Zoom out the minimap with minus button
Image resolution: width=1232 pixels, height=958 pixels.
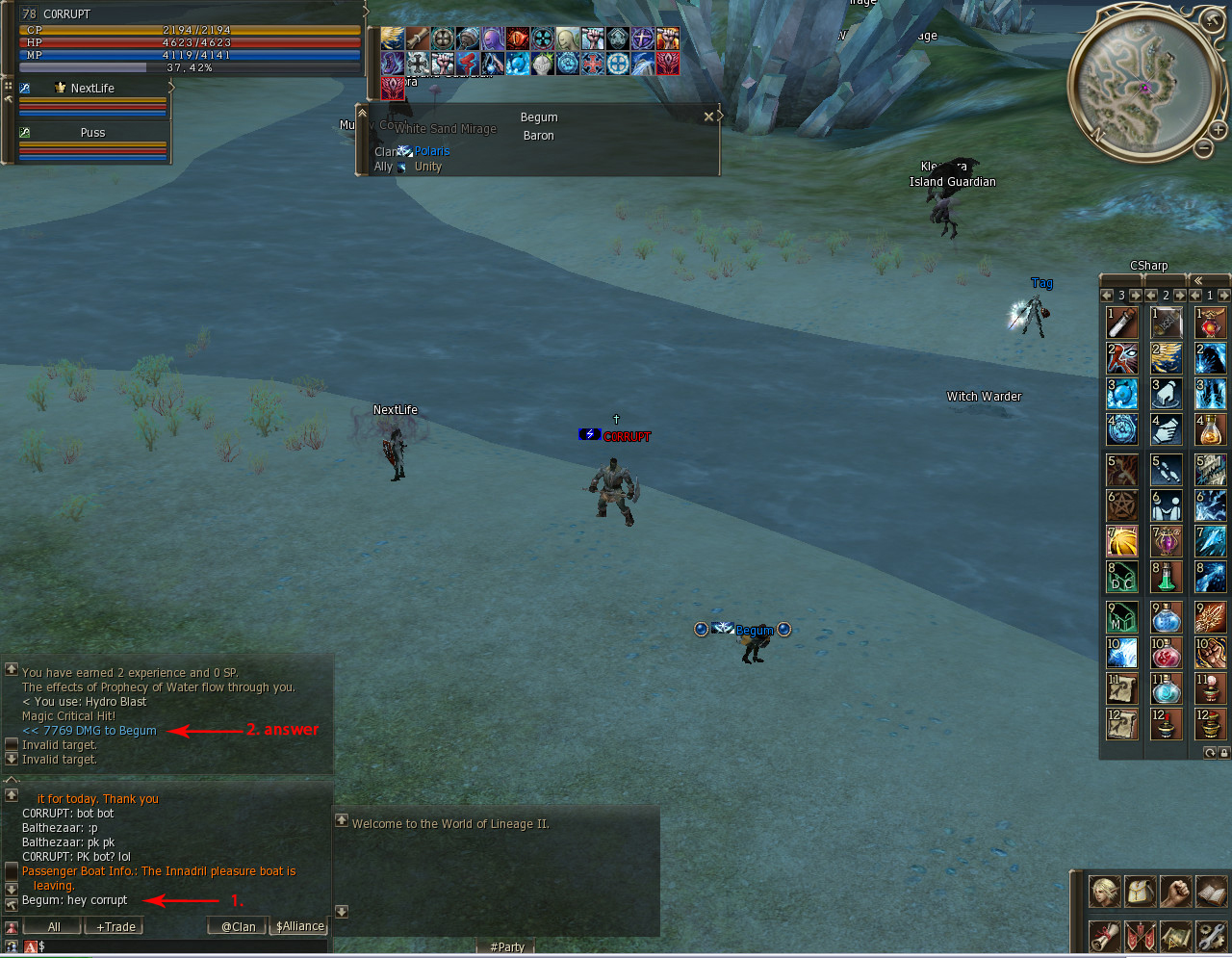tap(1203, 147)
